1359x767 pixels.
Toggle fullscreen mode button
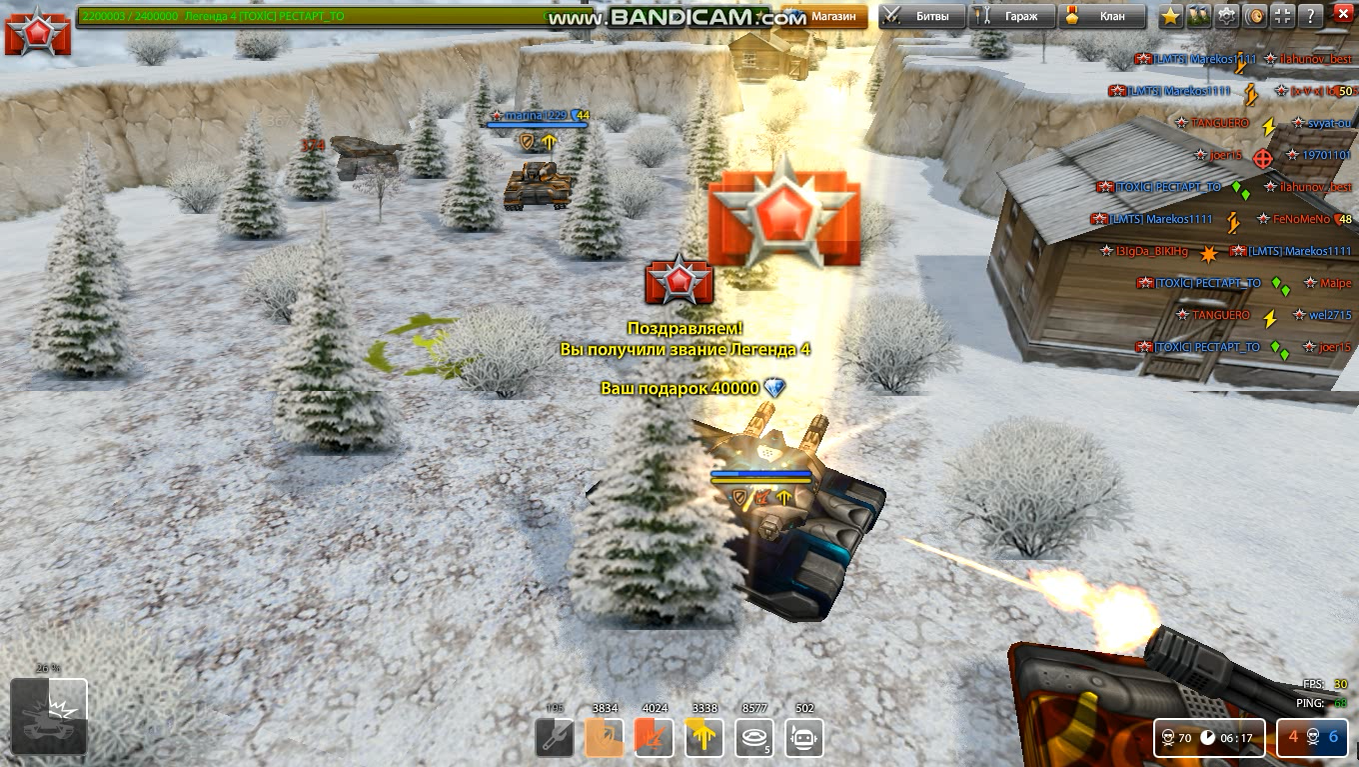(x=1283, y=16)
